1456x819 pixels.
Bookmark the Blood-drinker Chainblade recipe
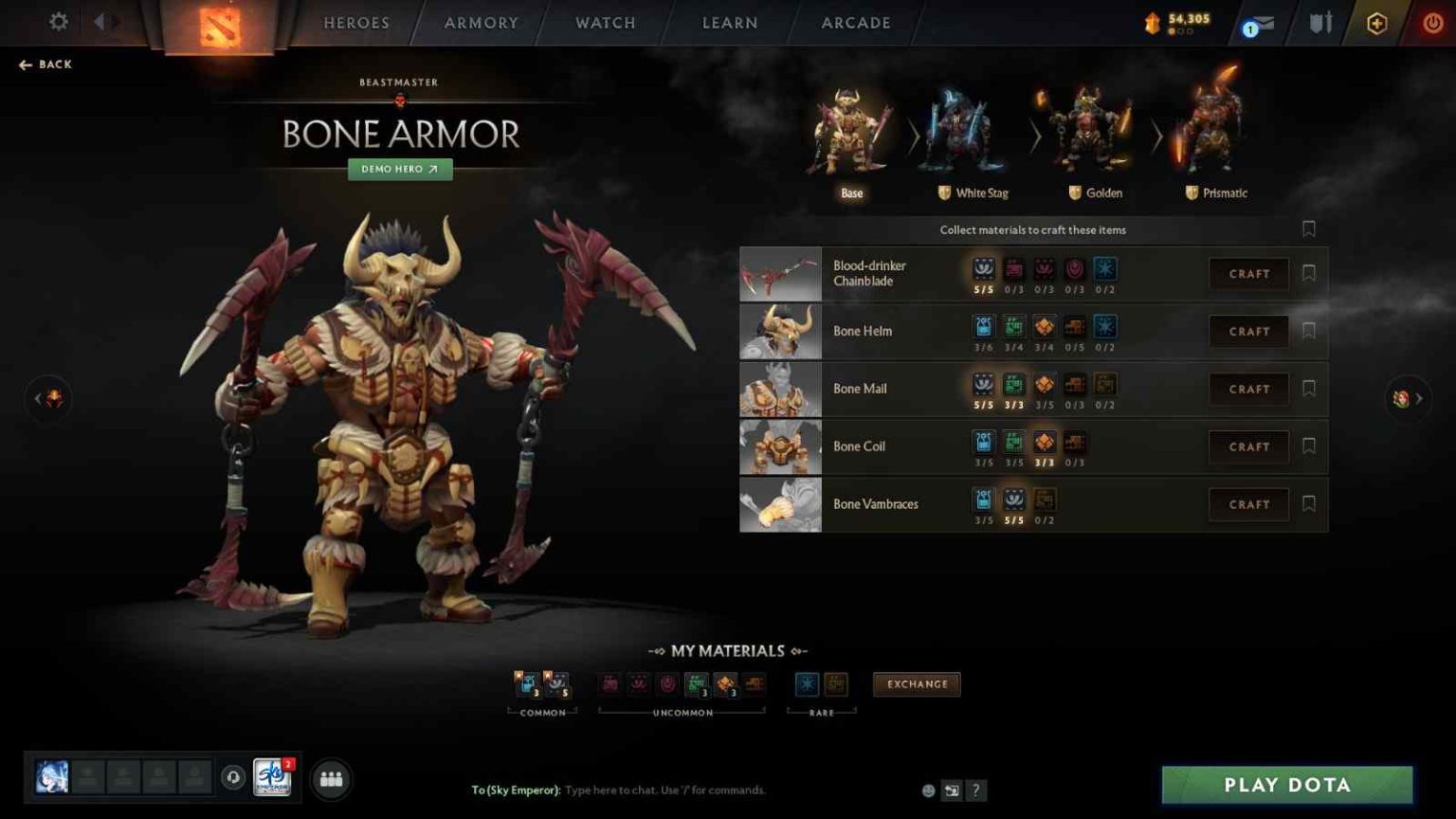pos(1309,274)
